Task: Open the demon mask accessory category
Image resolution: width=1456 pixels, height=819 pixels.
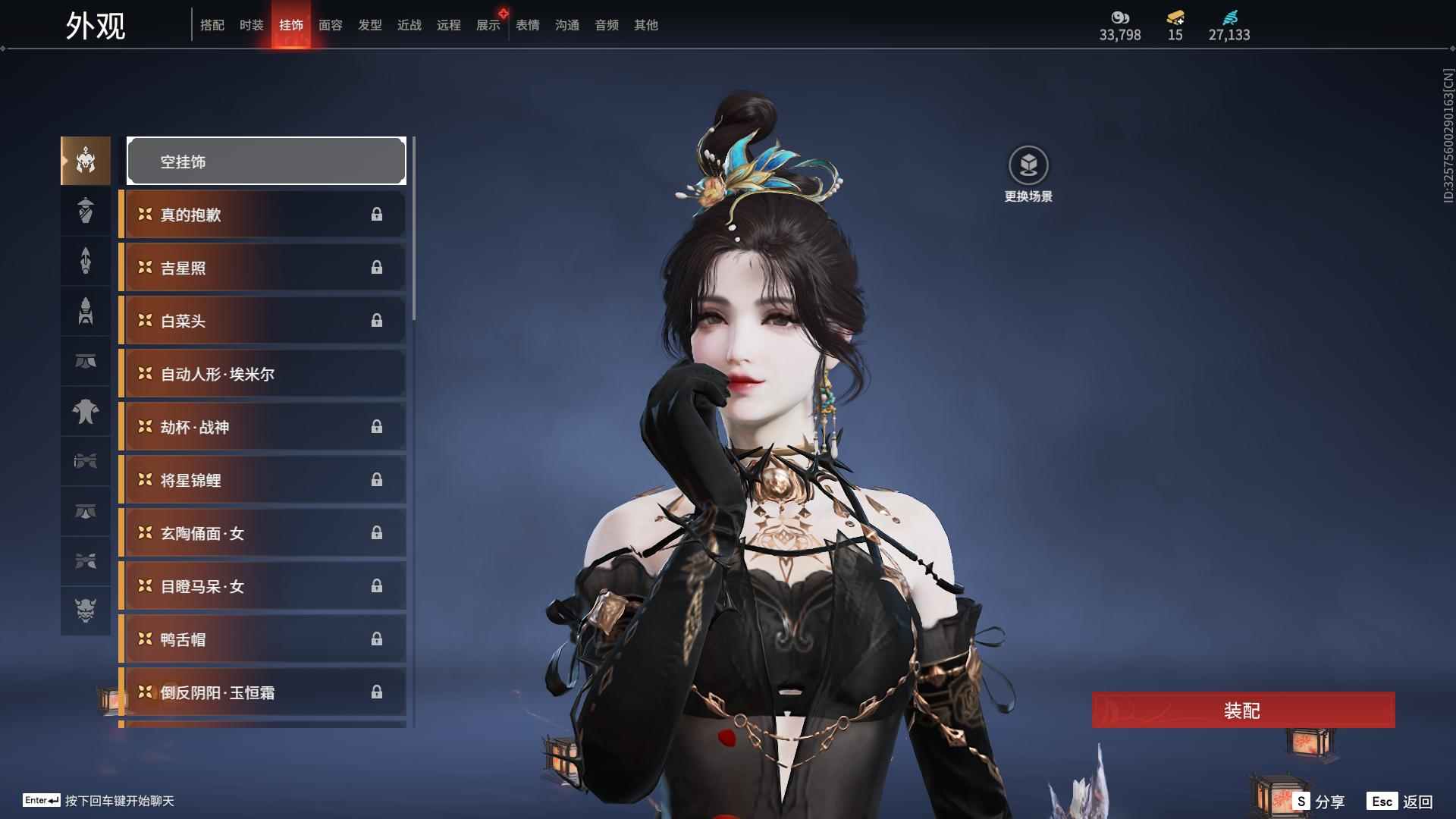Action: (86, 610)
